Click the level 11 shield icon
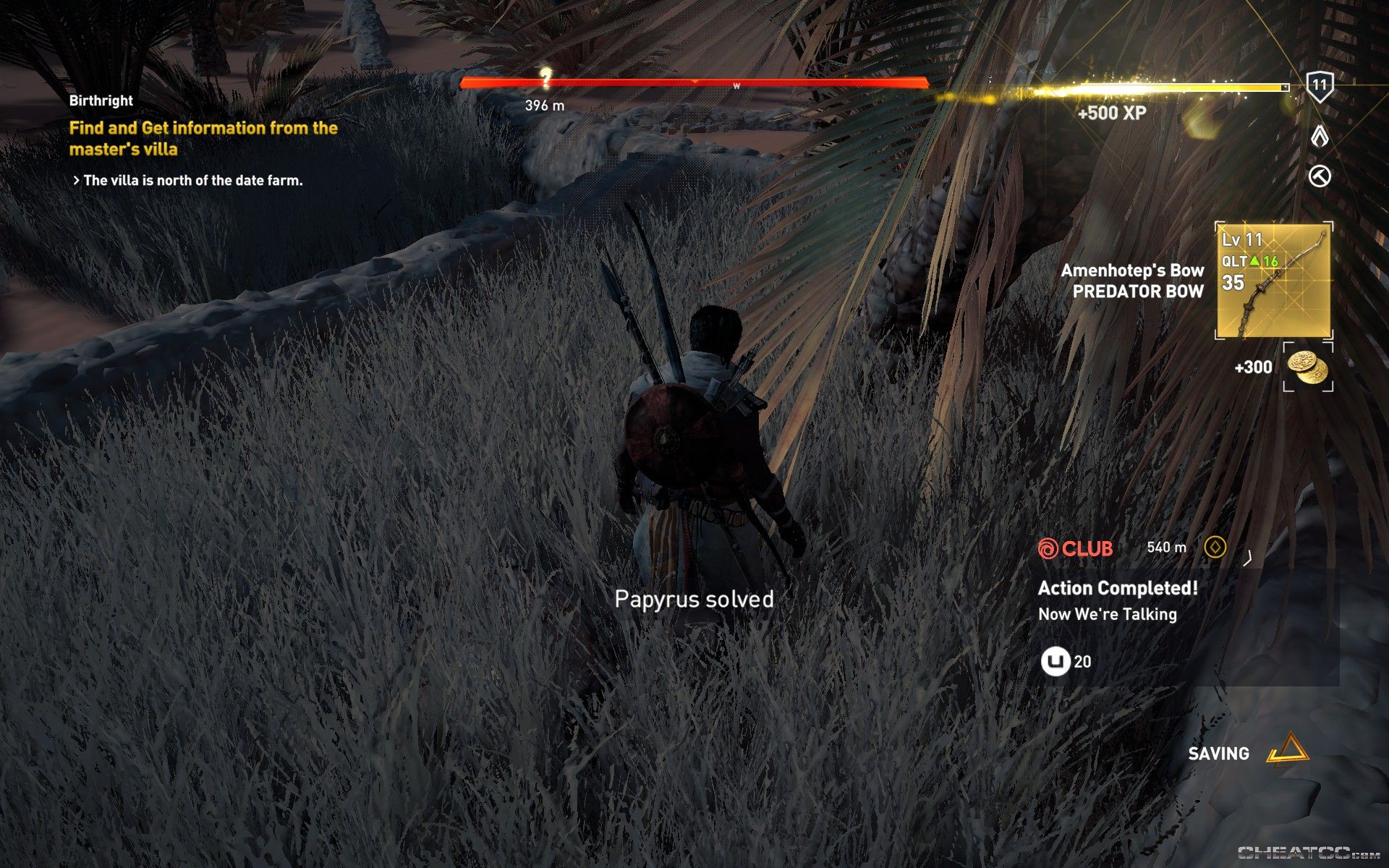This screenshot has width=1389, height=868. click(1321, 86)
